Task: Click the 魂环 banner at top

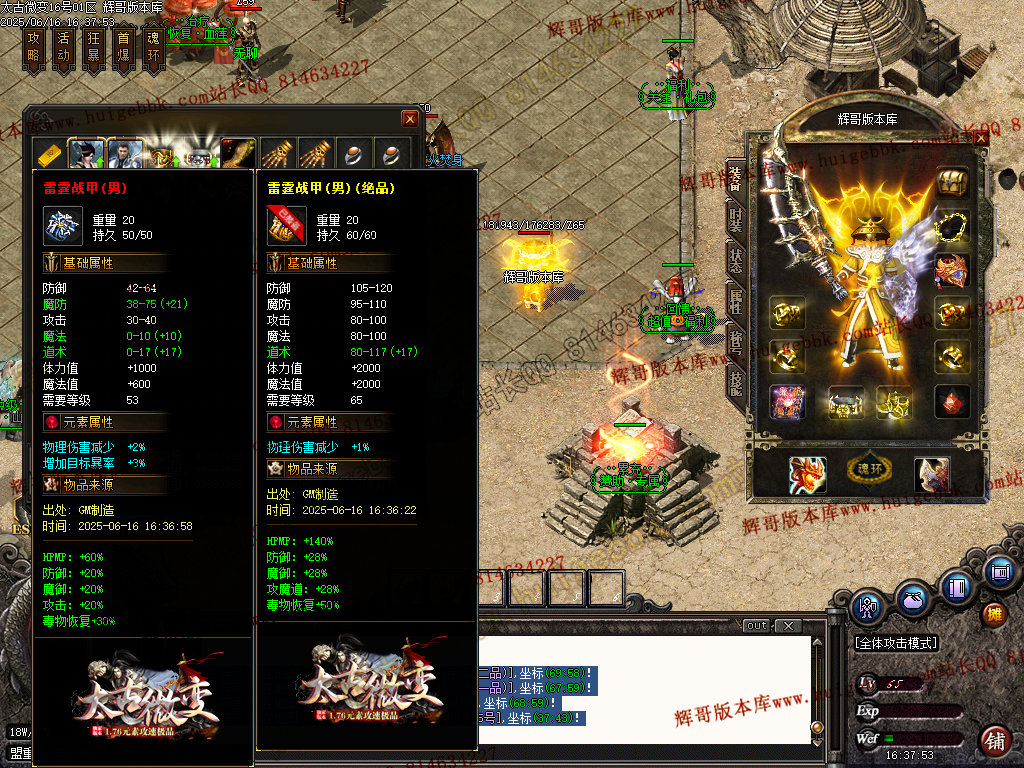Action: [153, 48]
